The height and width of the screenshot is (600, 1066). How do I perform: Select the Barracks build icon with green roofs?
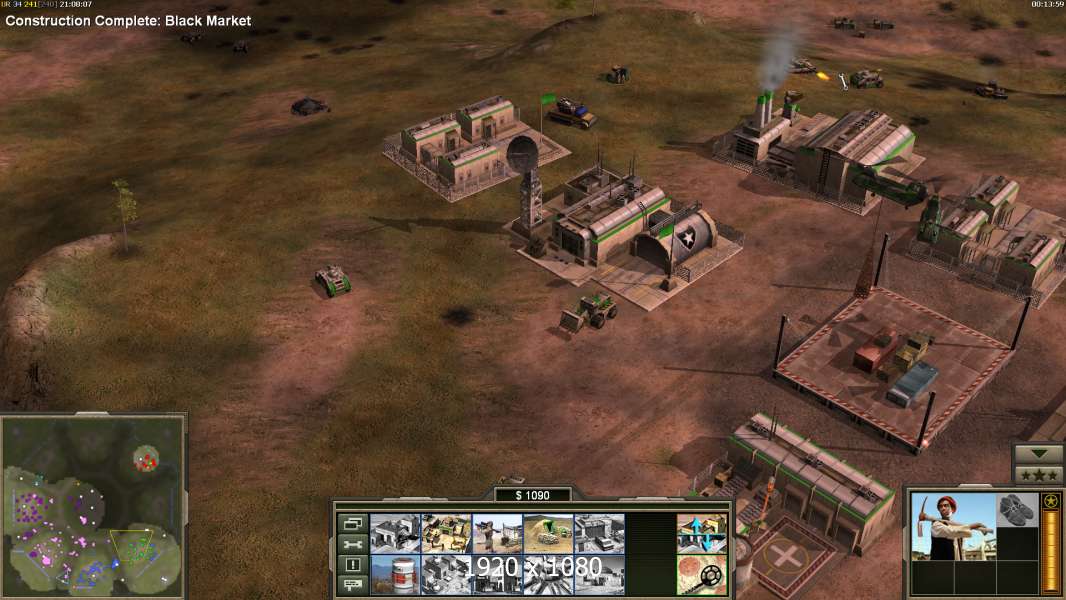coord(445,534)
